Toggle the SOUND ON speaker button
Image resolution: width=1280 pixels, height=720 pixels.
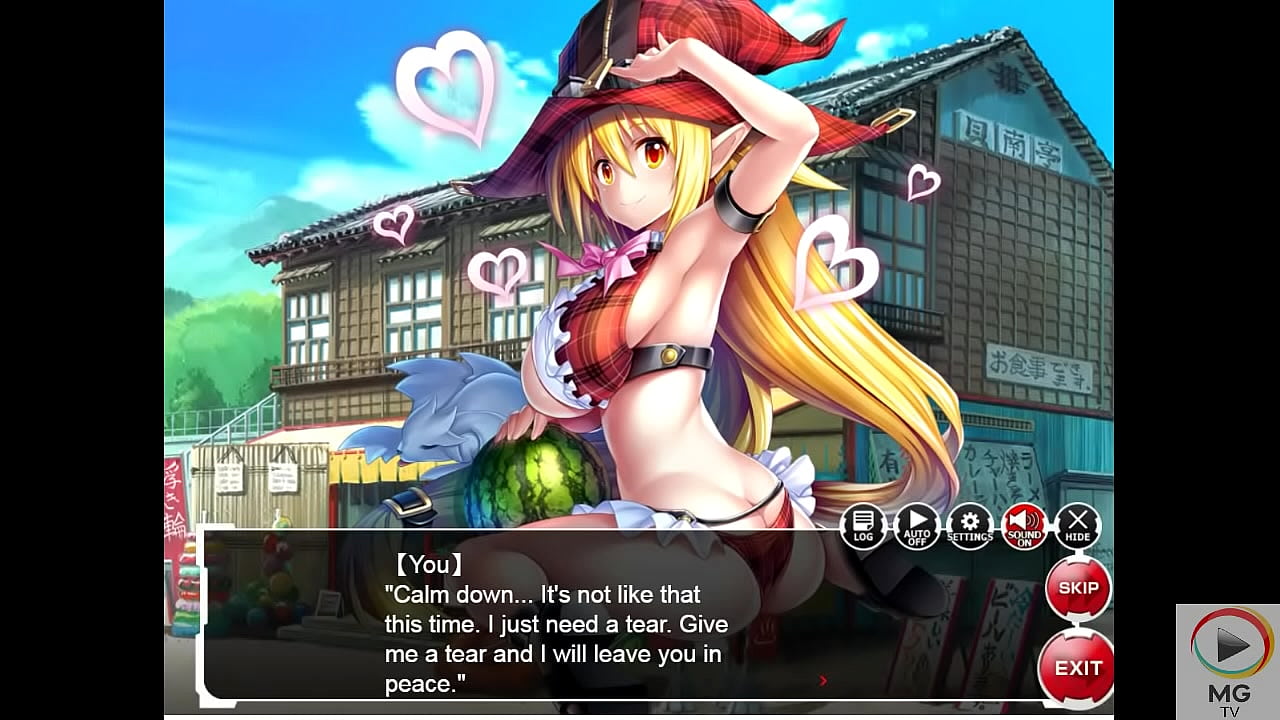(x=1024, y=526)
